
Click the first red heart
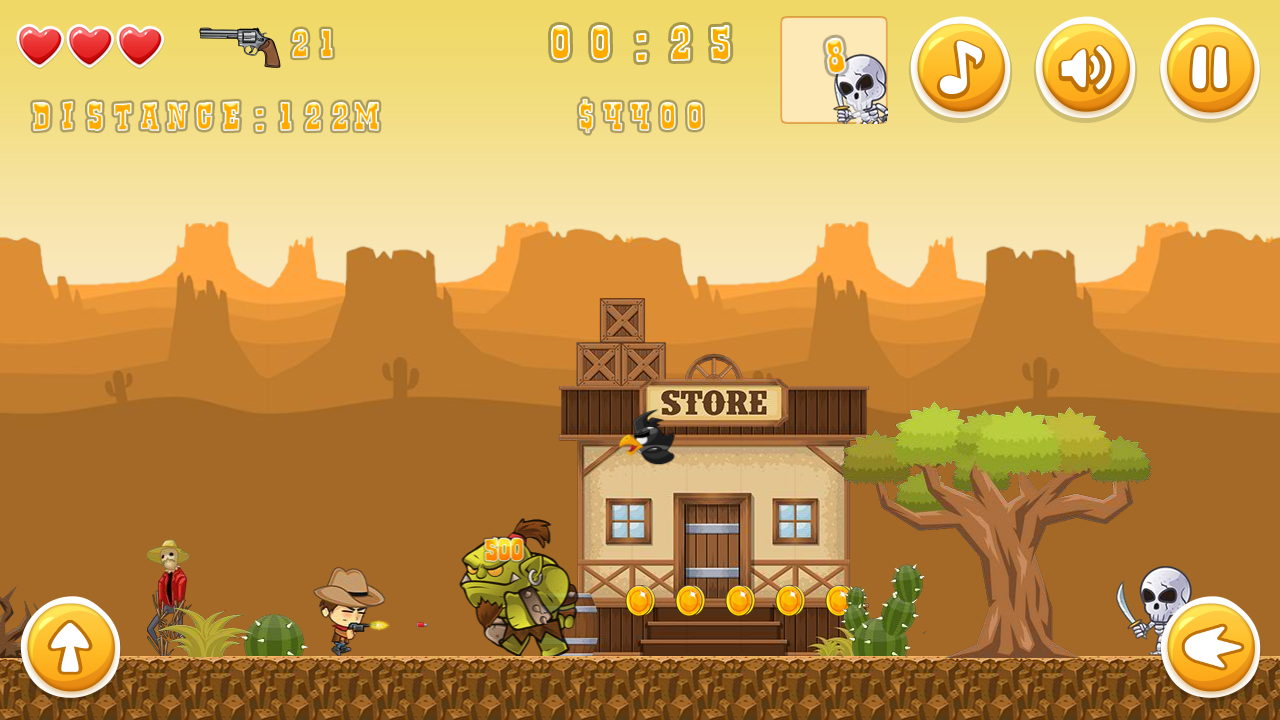click(x=40, y=45)
